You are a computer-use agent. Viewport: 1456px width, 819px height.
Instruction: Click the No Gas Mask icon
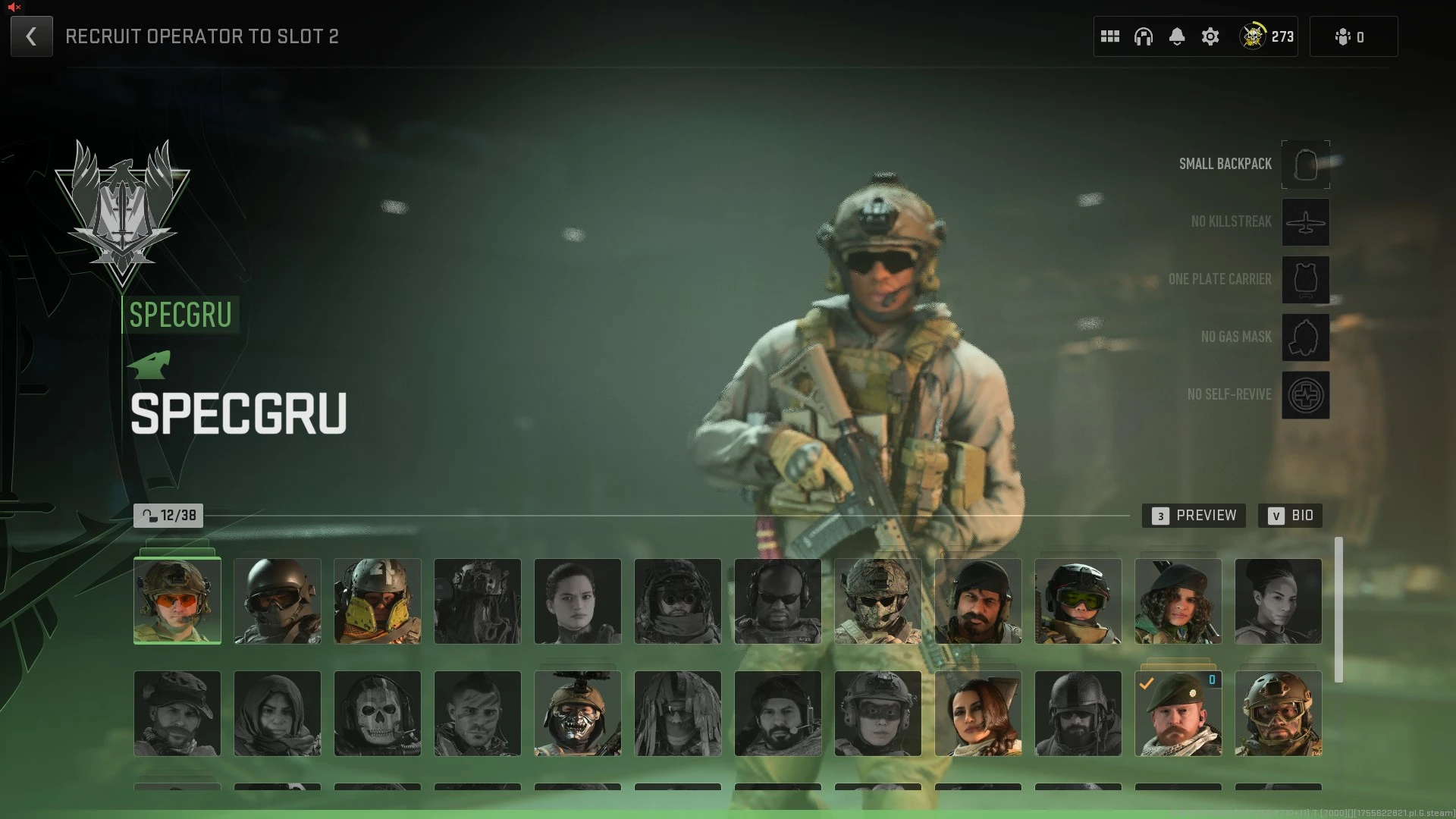(x=1305, y=337)
